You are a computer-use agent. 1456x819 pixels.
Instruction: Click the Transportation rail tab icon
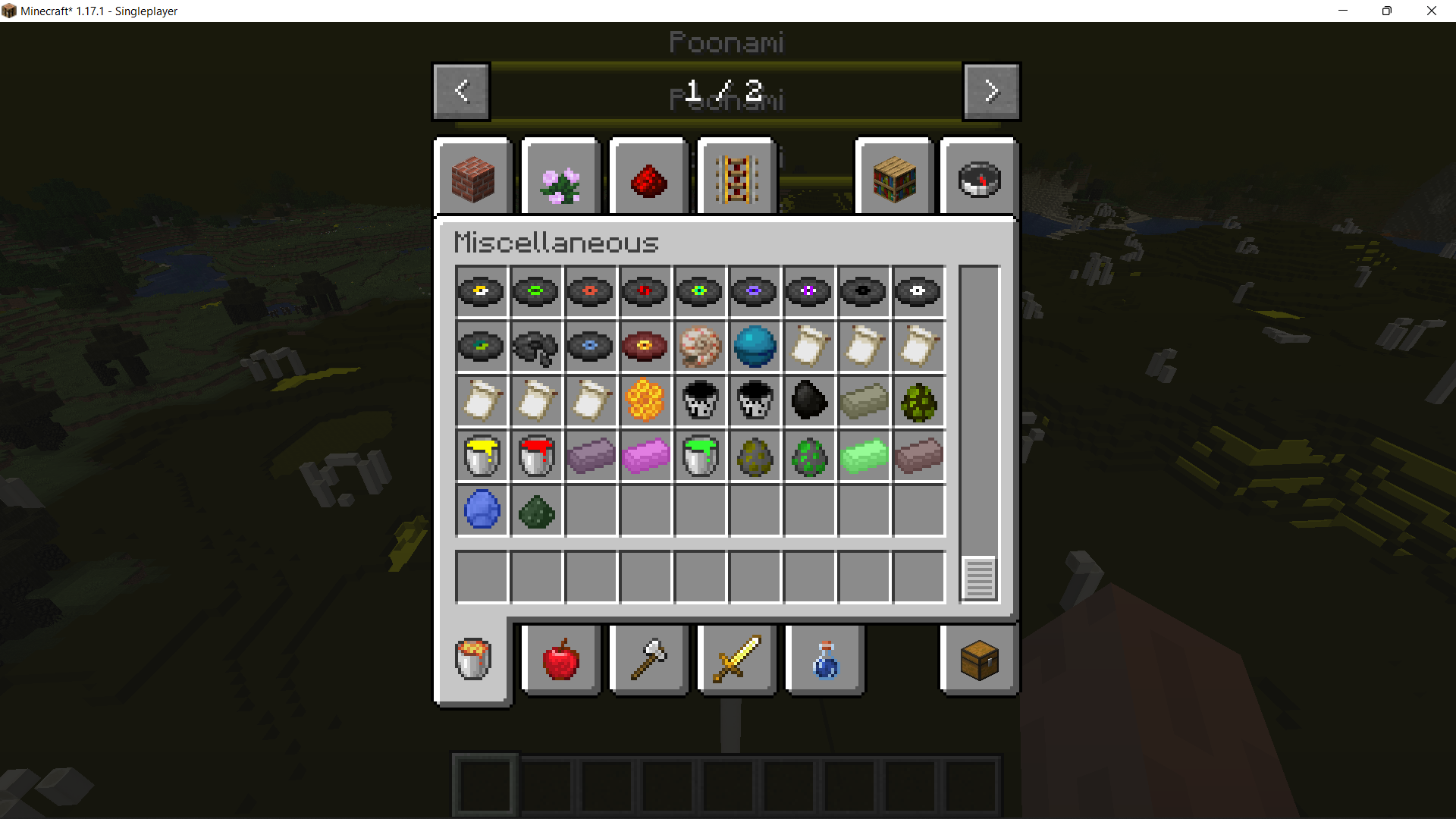pos(736,177)
